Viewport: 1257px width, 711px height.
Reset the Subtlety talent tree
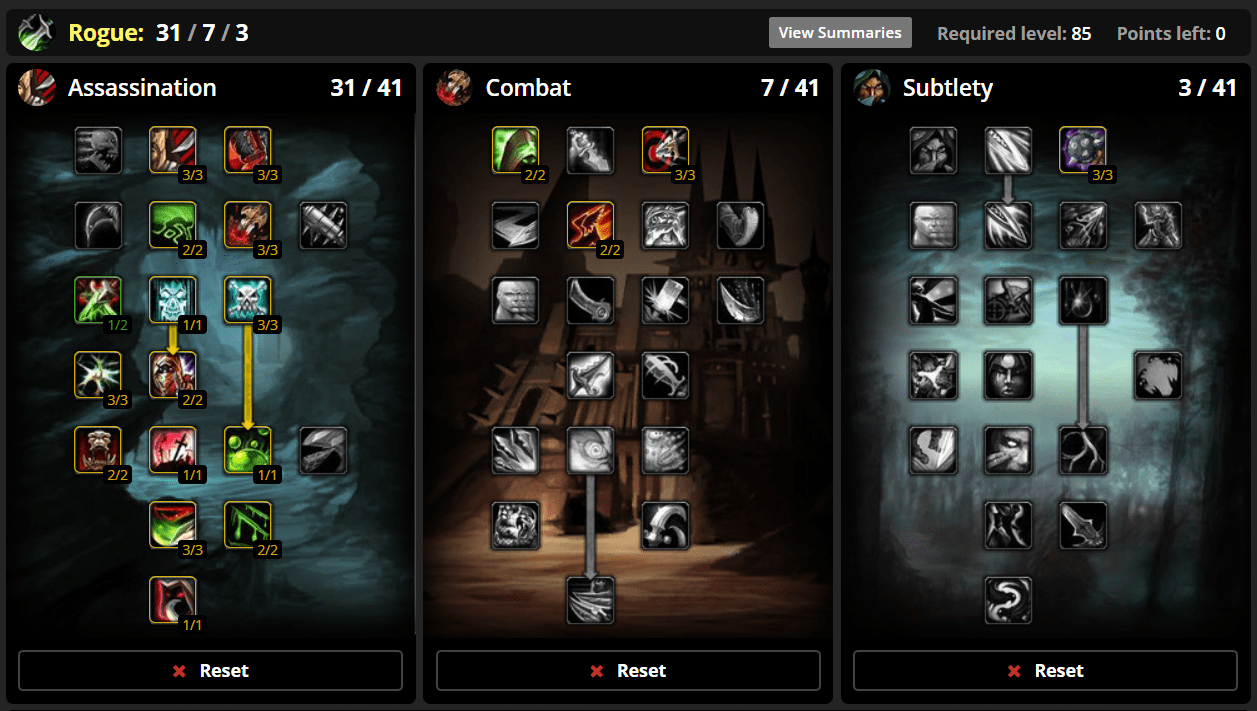[1045, 670]
